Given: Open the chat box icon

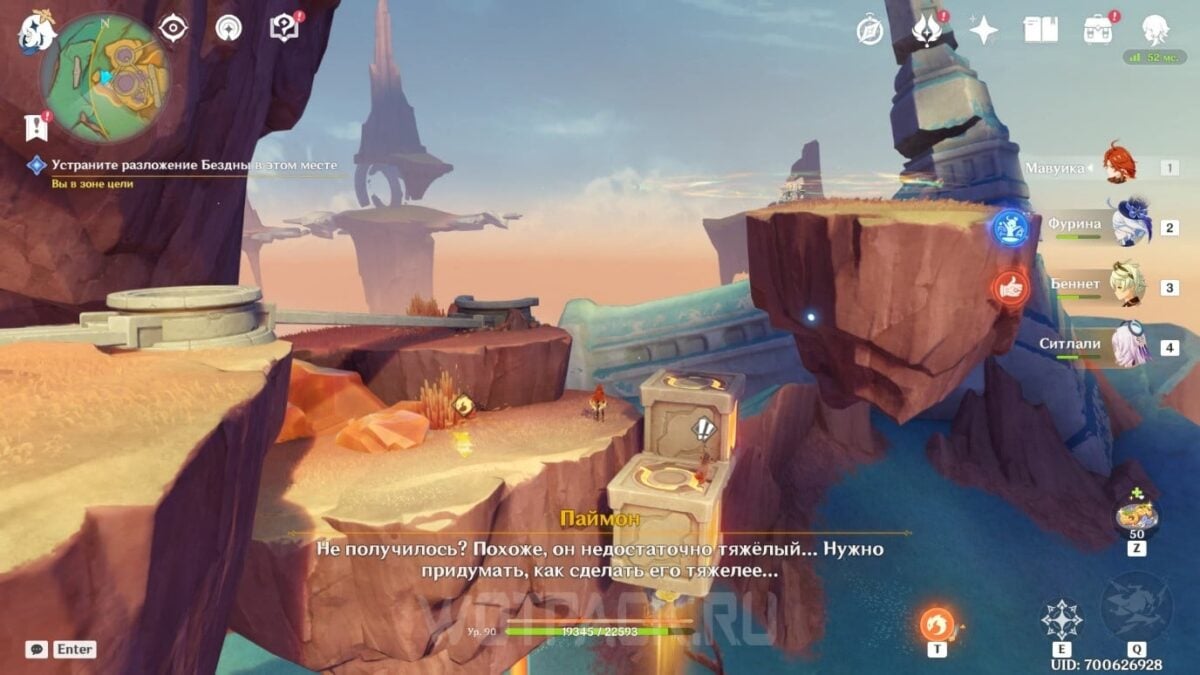Looking at the screenshot, I should (x=37, y=649).
